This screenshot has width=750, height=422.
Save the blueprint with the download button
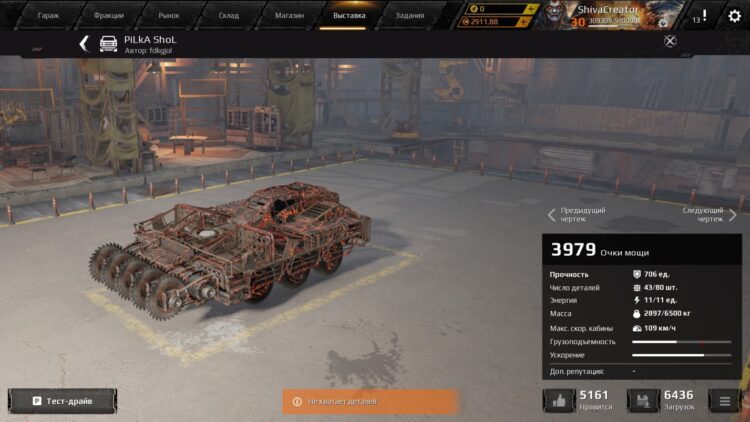[643, 401]
